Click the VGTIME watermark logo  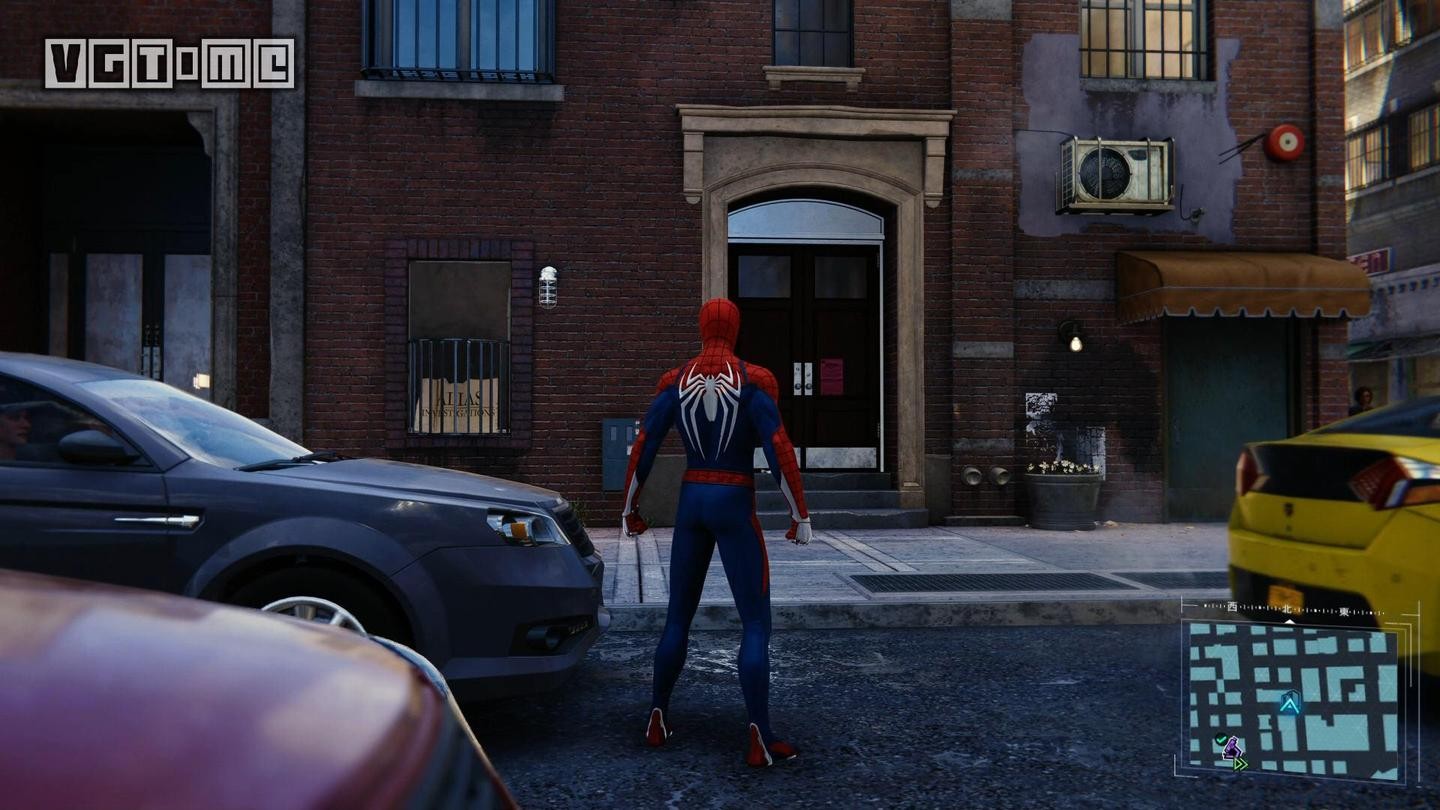point(169,63)
